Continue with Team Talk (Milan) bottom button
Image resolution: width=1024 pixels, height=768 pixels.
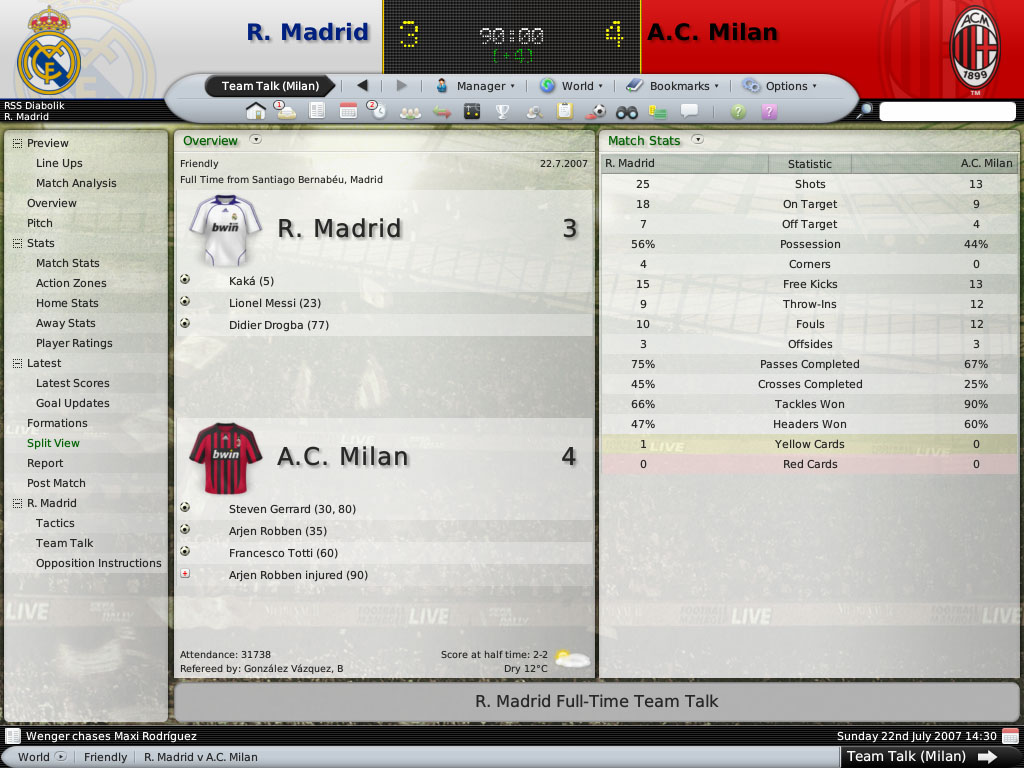coord(921,756)
